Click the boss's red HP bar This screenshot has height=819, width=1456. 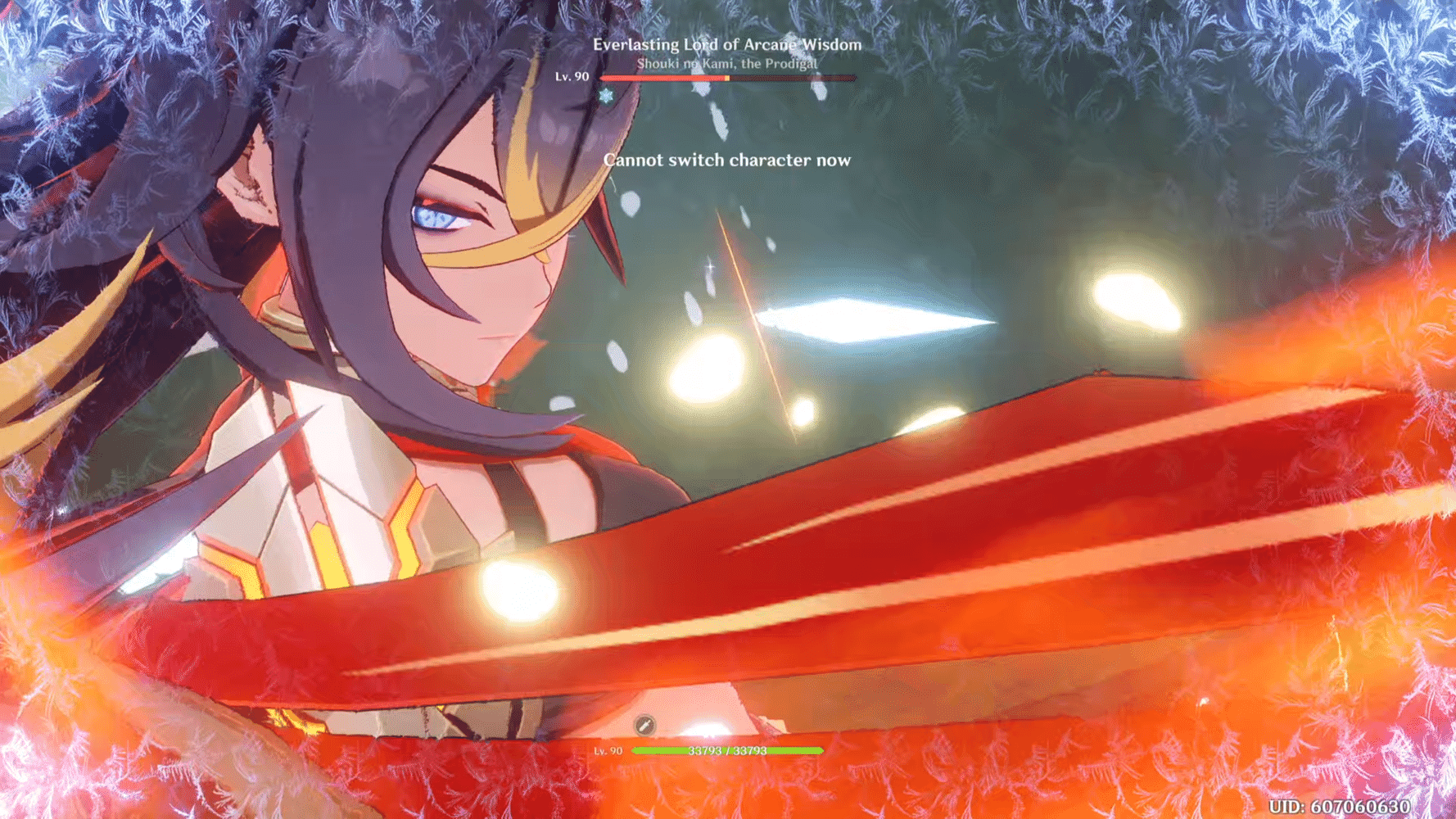[x=663, y=79]
